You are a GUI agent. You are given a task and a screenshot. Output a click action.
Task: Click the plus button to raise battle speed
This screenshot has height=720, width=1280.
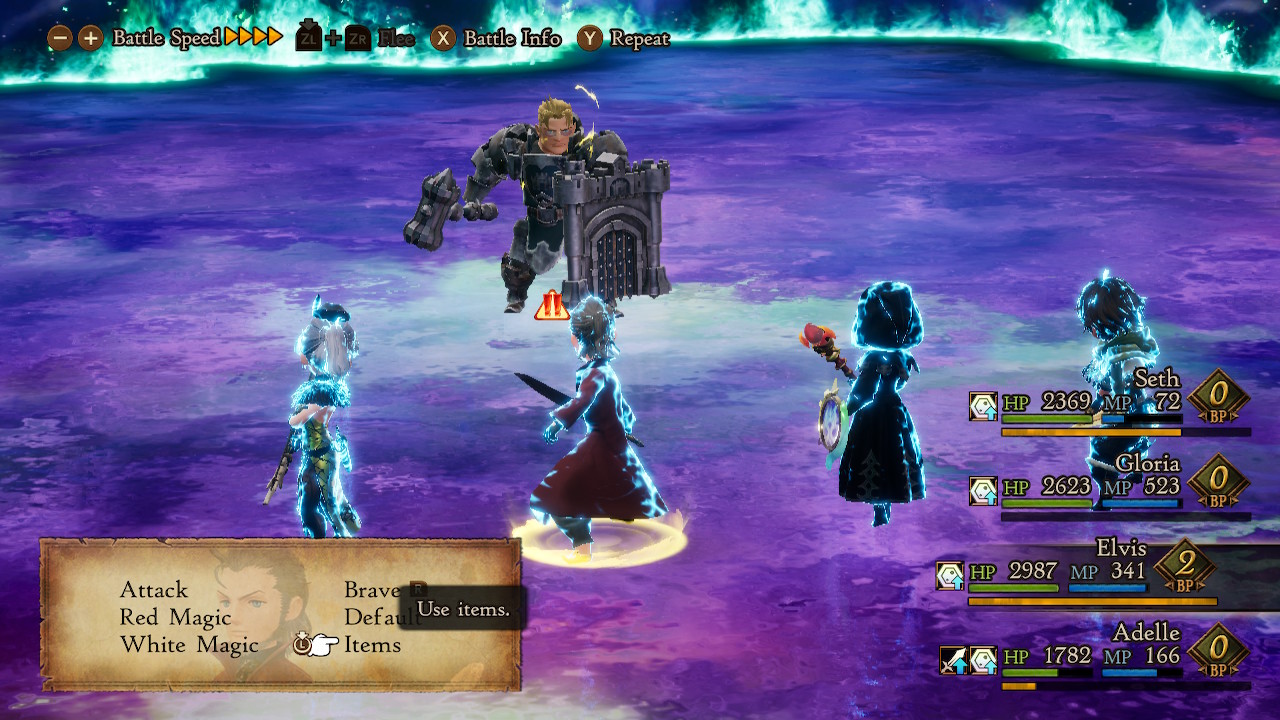point(90,39)
